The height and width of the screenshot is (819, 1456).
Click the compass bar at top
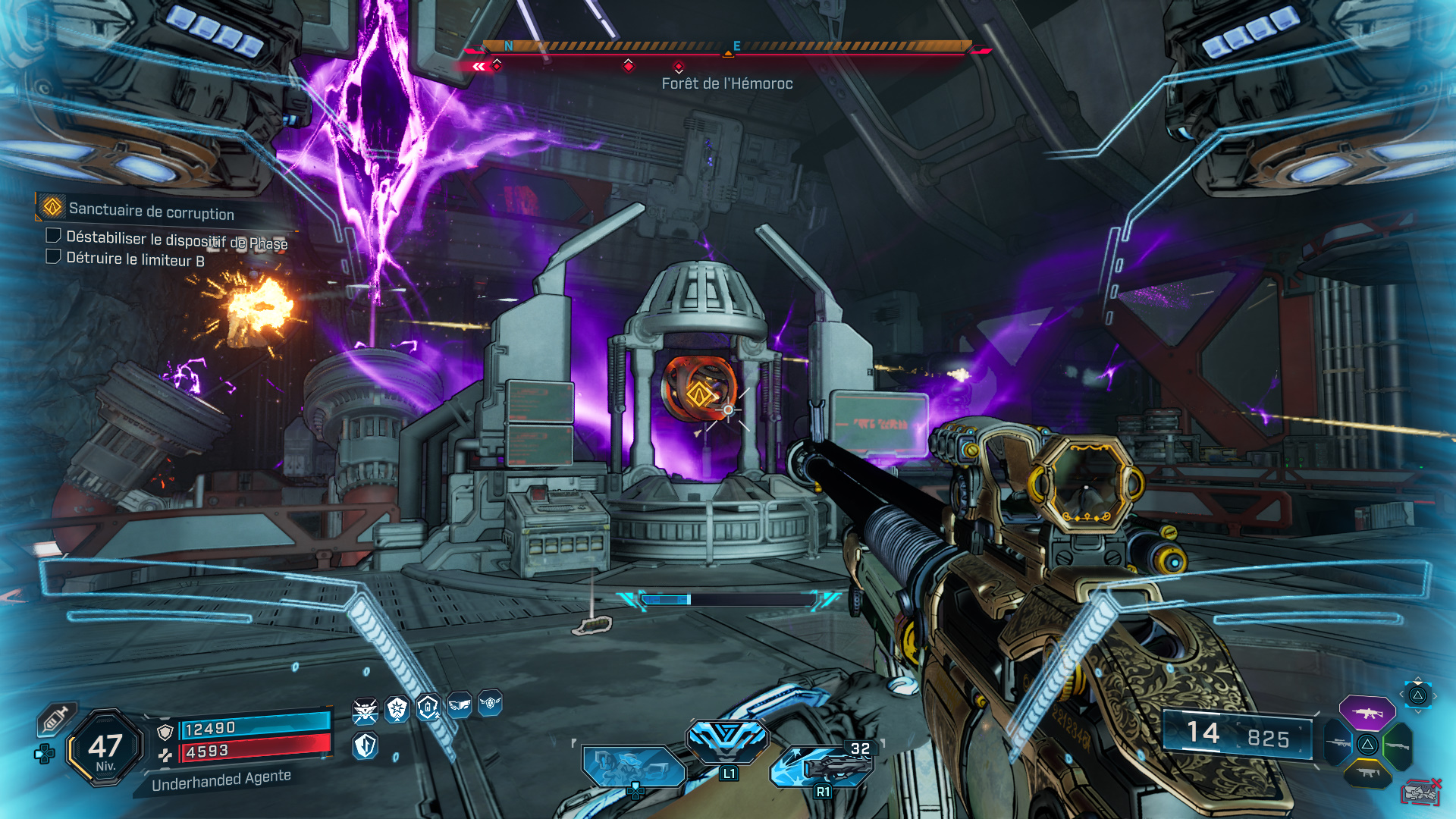tap(726, 47)
